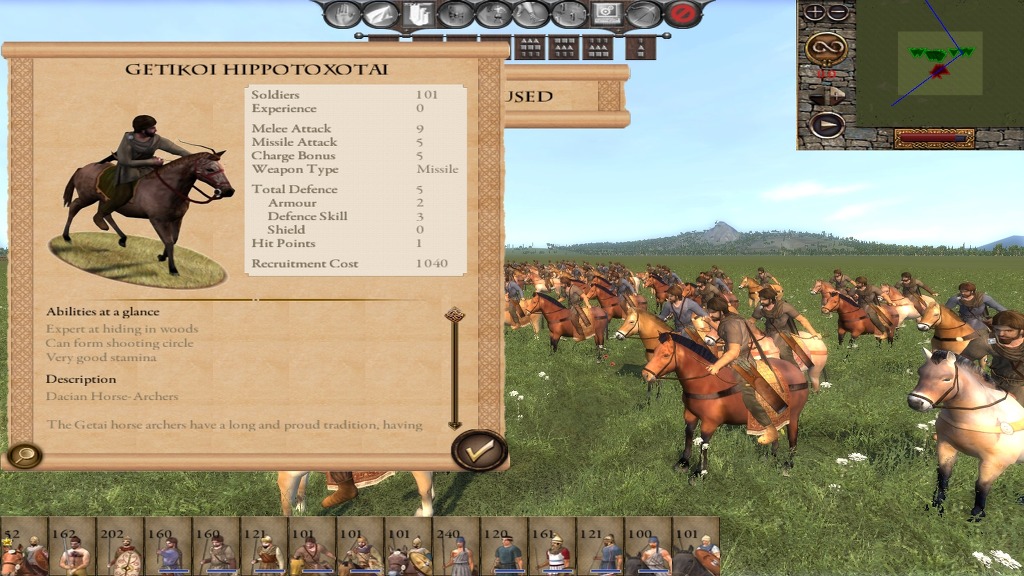Toggle the arrow-shaped button under the infinity icon
Image resolution: width=1024 pixels, height=576 pixels.
pyautogui.click(x=826, y=95)
